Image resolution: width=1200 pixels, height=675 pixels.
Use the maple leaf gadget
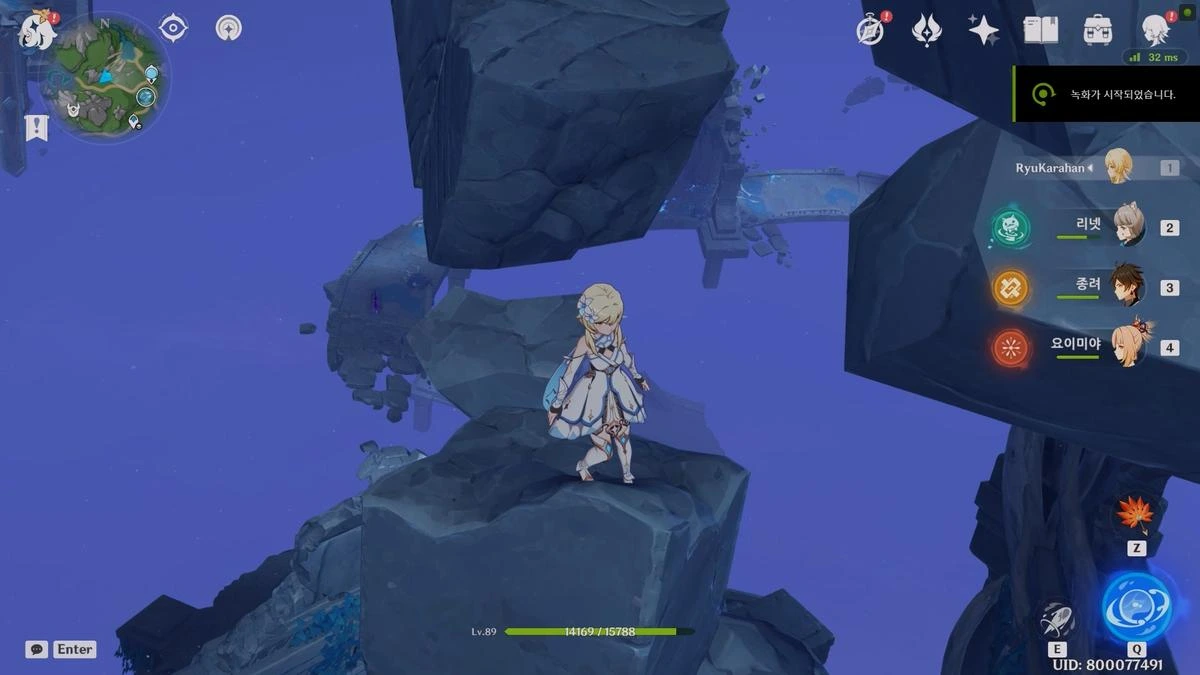(x=1135, y=516)
